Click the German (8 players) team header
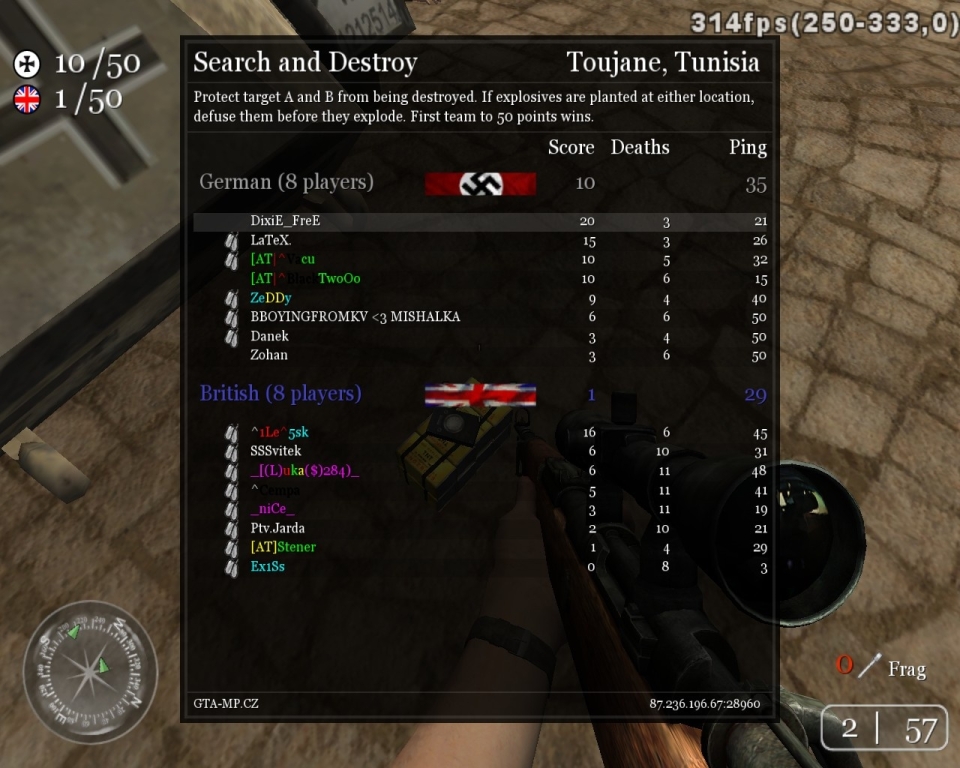Viewport: 960px width, 768px height. point(286,182)
